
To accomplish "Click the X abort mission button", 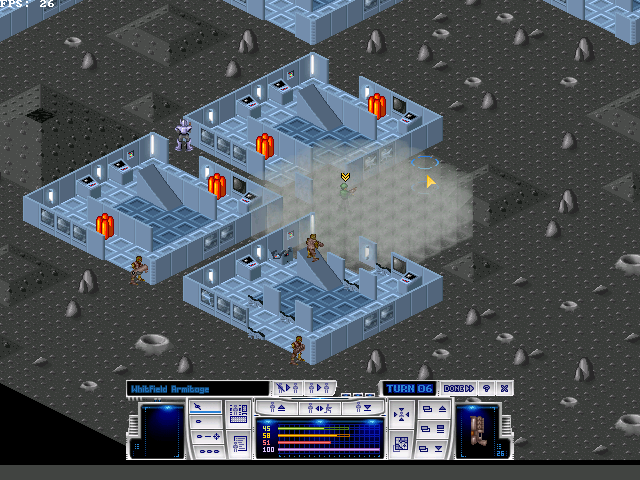I will pyautogui.click(x=505, y=388).
